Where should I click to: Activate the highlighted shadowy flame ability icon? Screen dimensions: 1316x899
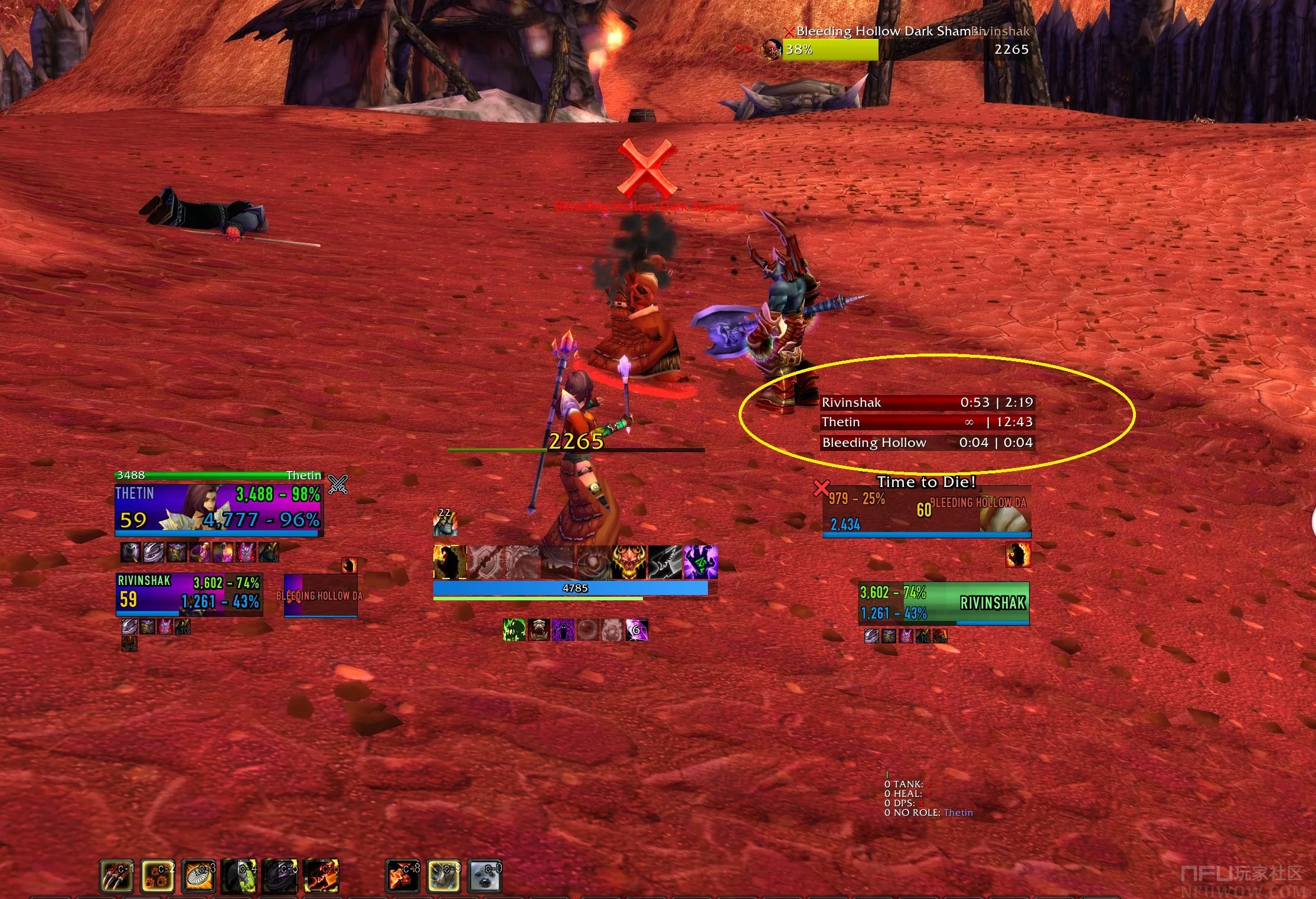click(x=450, y=562)
